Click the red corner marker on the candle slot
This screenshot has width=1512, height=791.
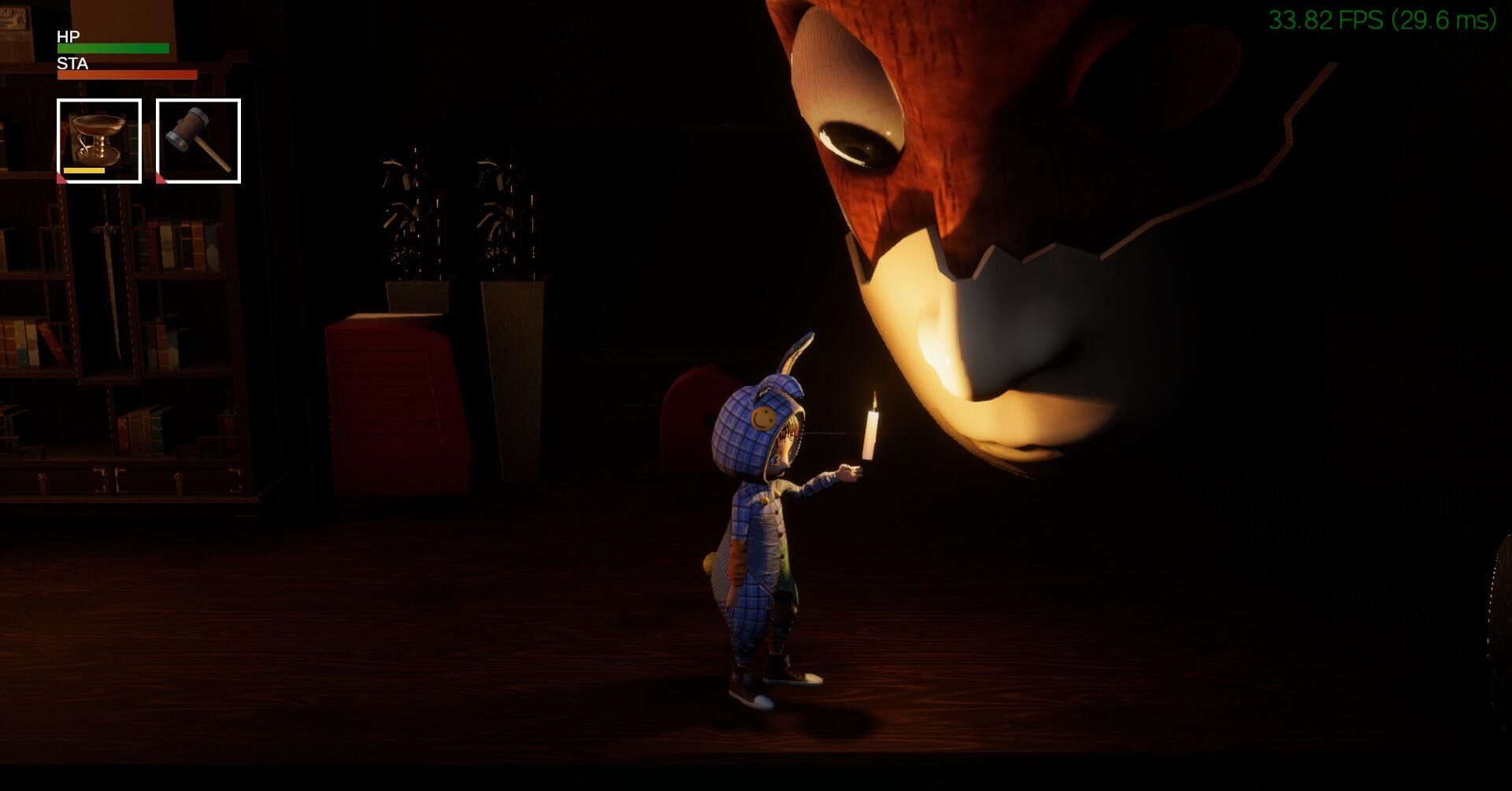[61, 179]
